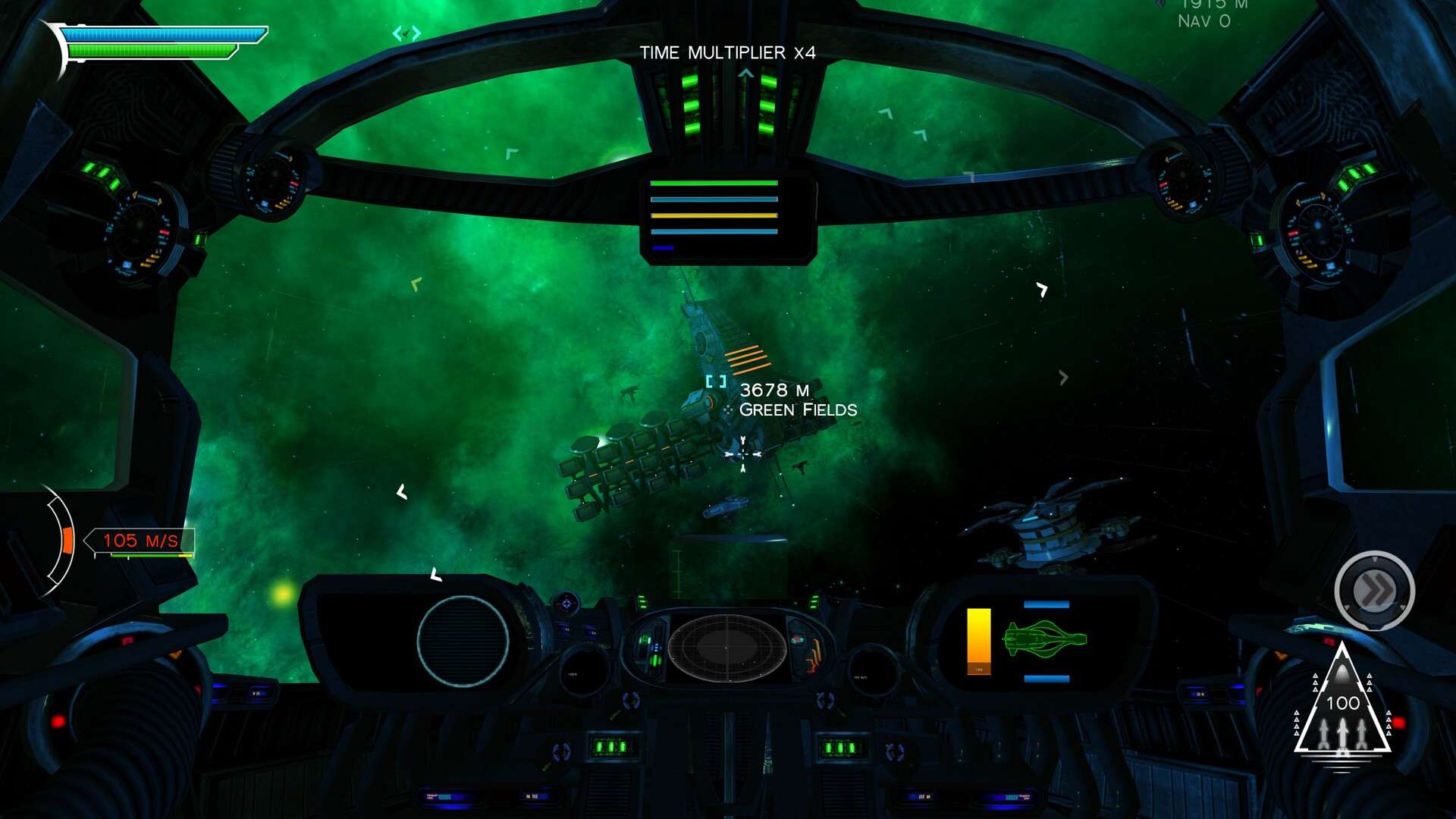
Task: Select the missile weapons triangle icon
Action: [1342, 705]
